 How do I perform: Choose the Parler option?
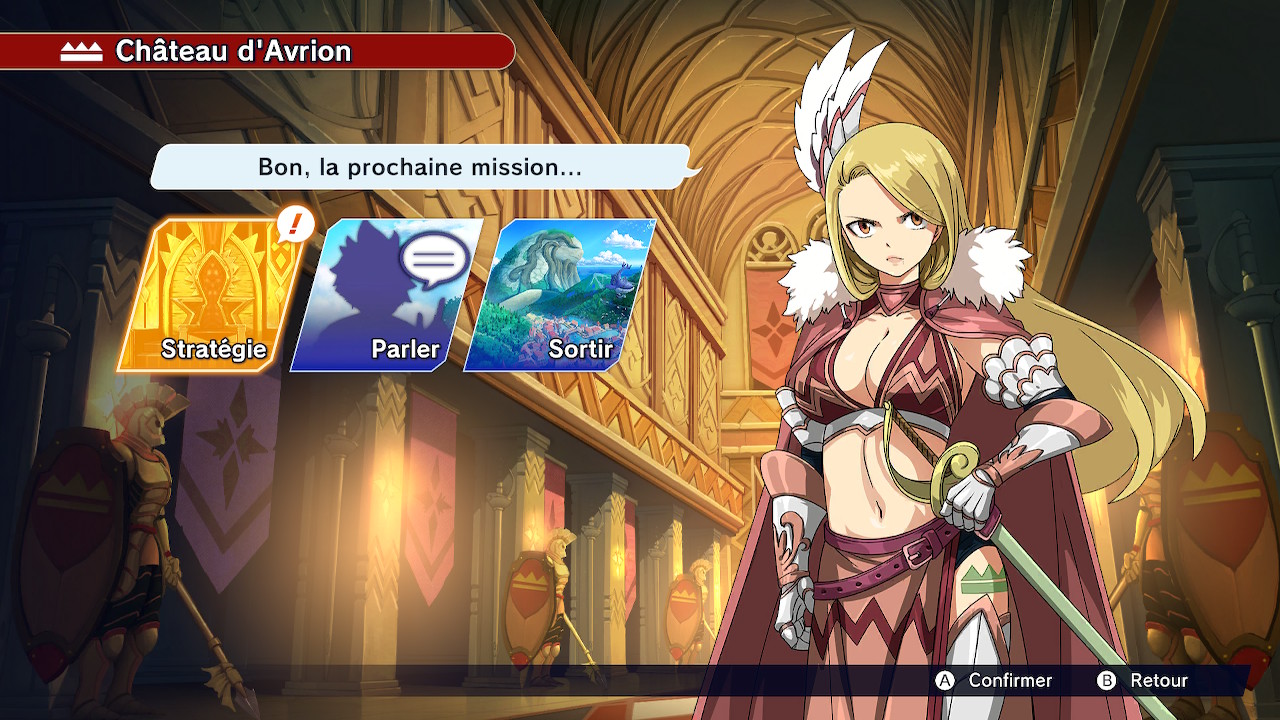pyautogui.click(x=388, y=296)
